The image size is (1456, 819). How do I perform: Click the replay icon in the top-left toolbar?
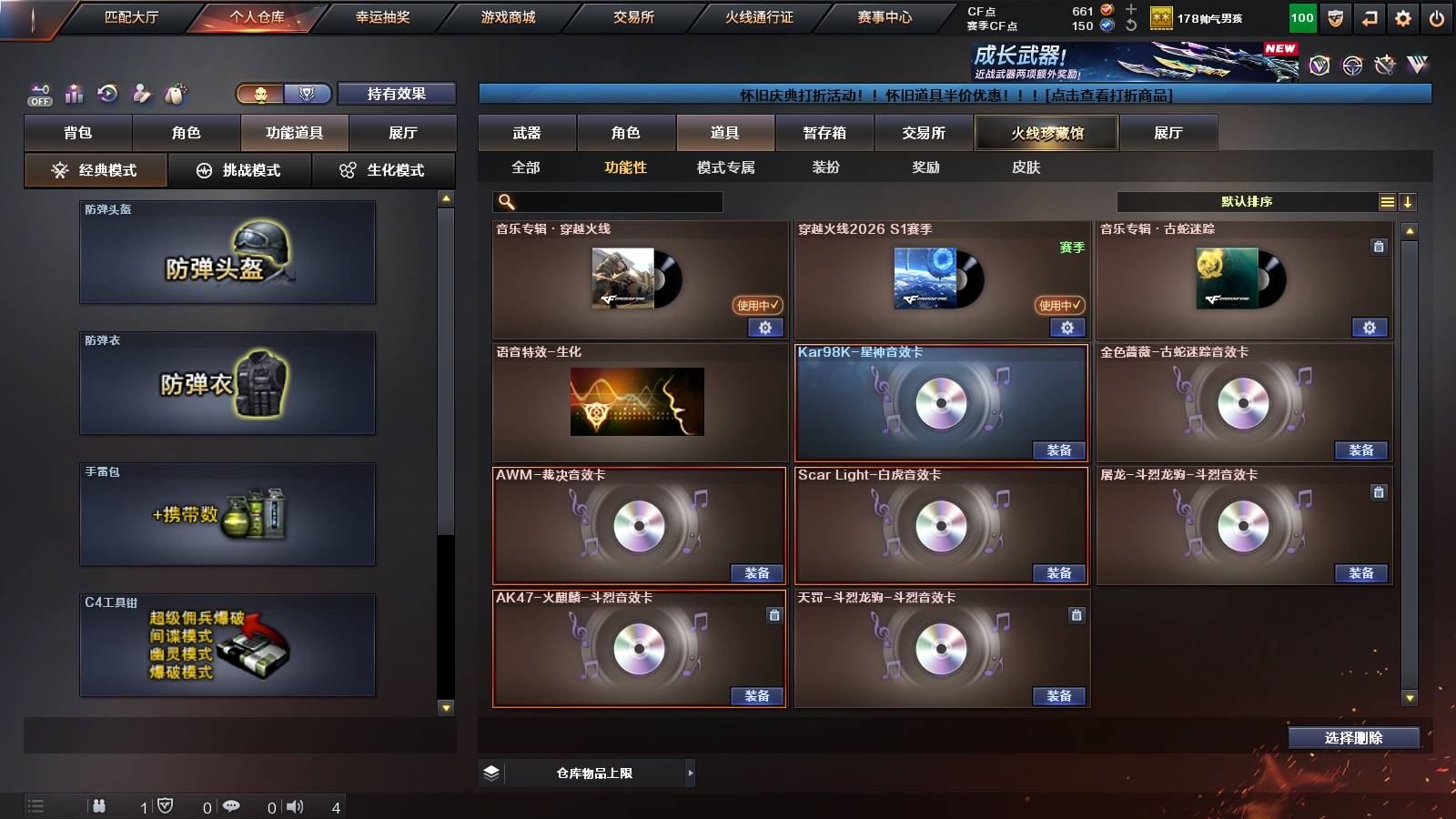[x=107, y=94]
